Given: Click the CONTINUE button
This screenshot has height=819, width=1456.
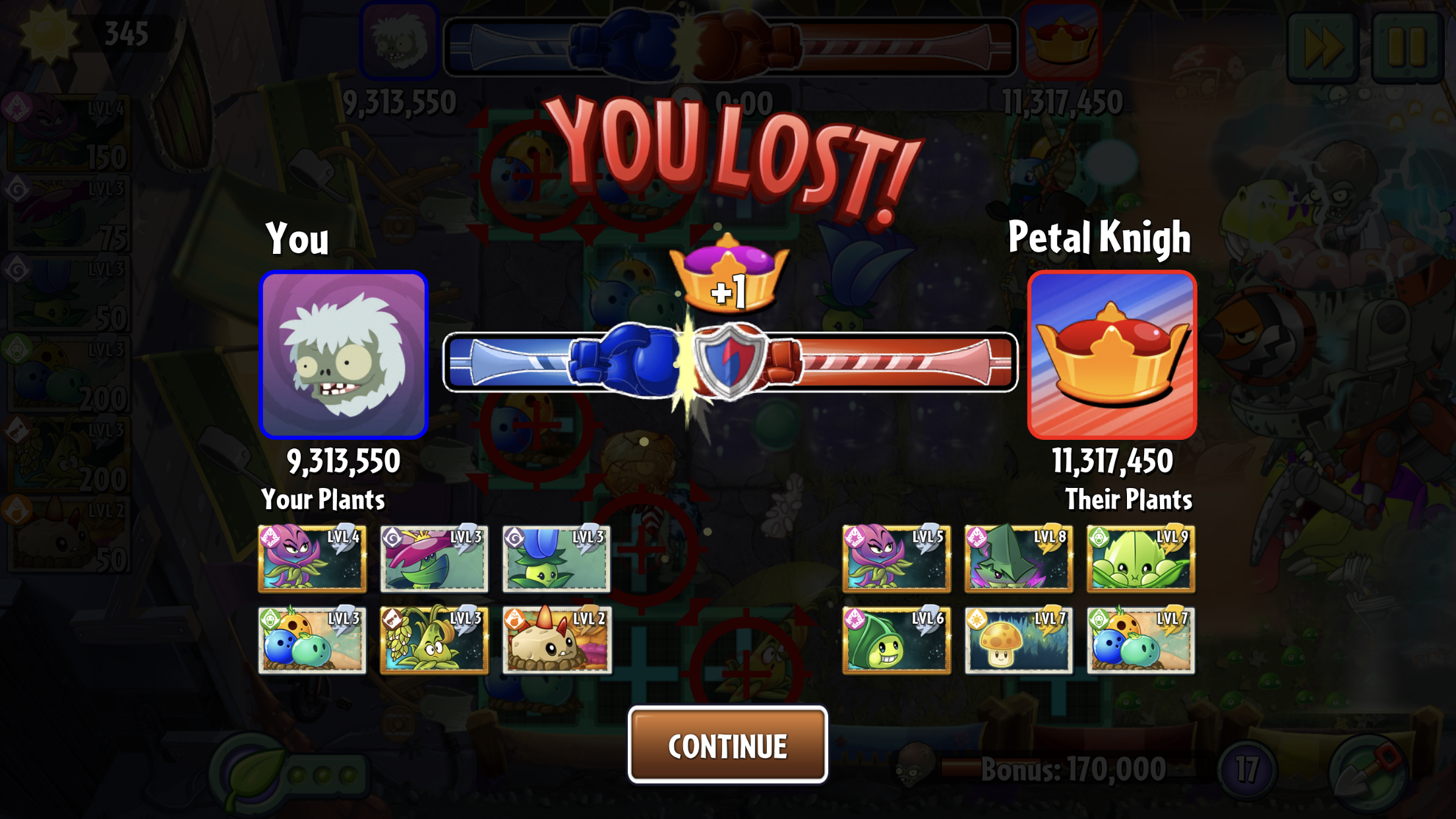Looking at the screenshot, I should 727,745.
